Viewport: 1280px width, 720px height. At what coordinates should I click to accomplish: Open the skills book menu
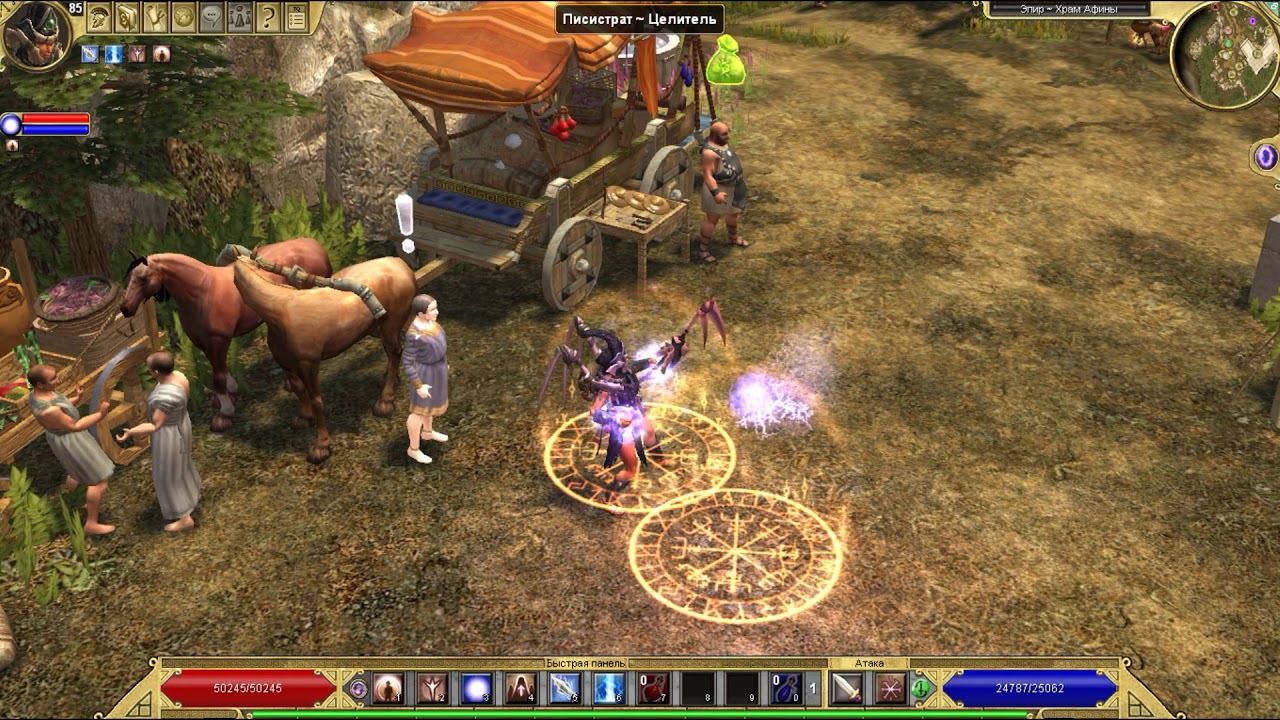pyautogui.click(x=127, y=17)
